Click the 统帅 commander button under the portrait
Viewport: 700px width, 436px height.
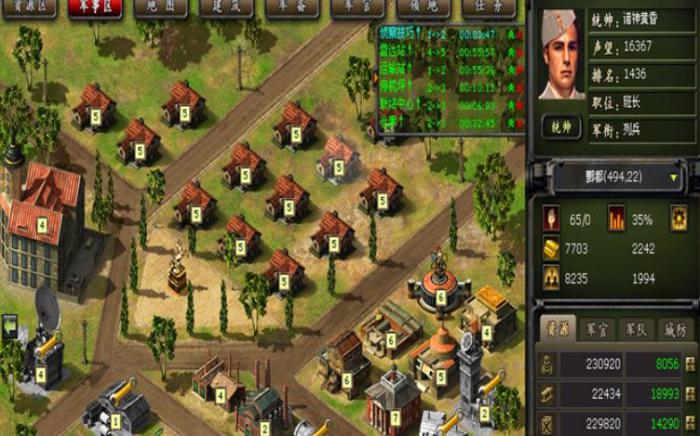561,127
